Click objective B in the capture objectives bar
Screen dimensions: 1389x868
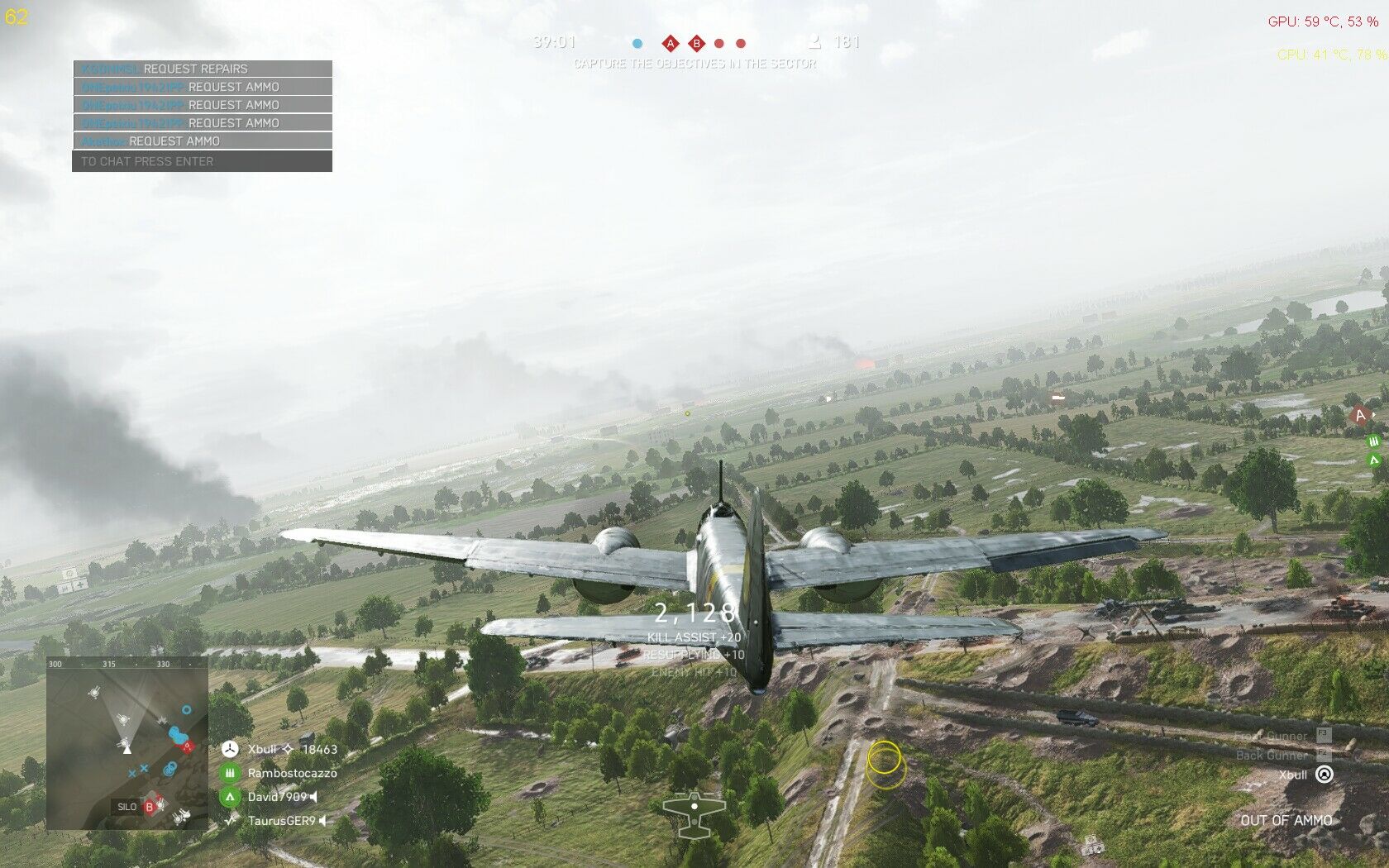pos(697,44)
